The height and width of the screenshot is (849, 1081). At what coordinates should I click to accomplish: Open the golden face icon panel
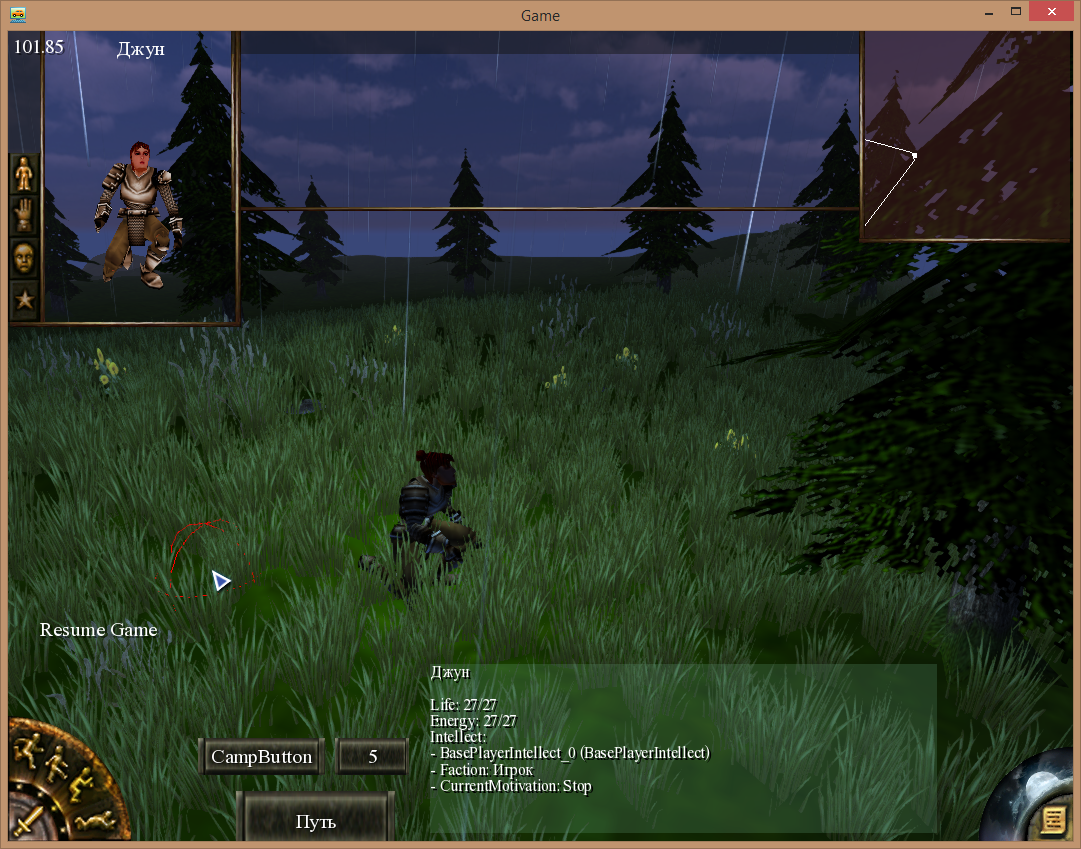(x=24, y=258)
